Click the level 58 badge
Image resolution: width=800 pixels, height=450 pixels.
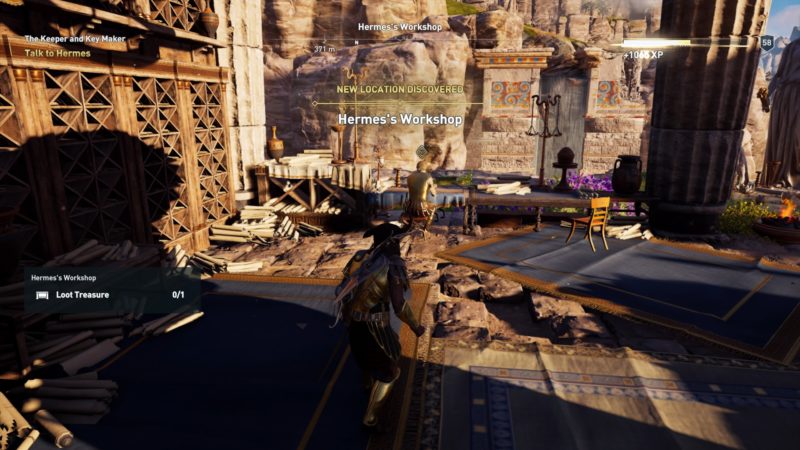click(767, 42)
